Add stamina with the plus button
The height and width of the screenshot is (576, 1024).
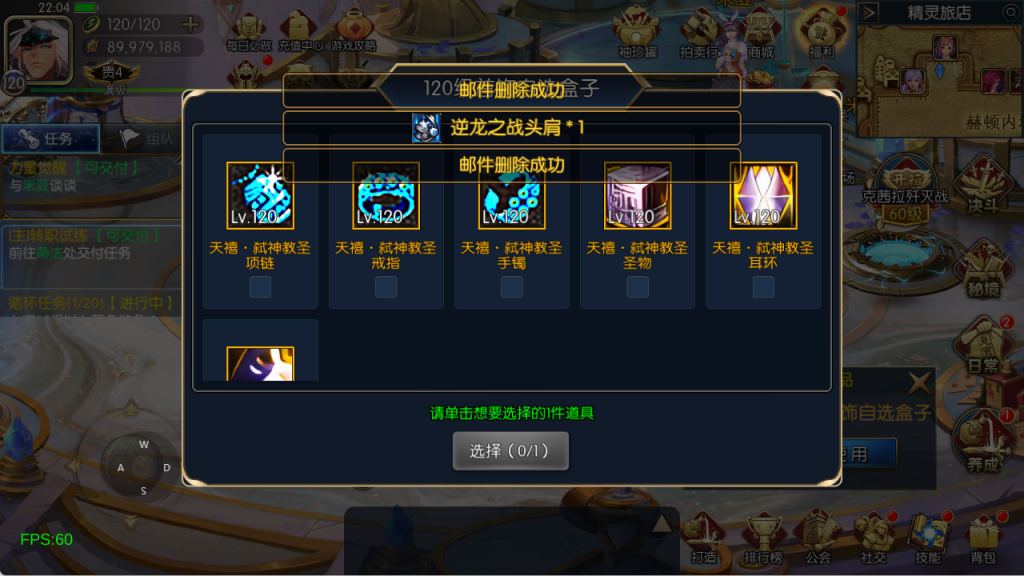pos(190,24)
